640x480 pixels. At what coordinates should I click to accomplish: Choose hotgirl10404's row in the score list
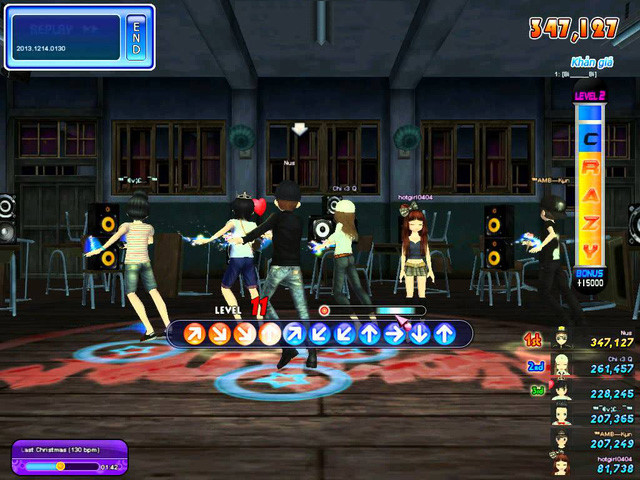click(x=590, y=464)
